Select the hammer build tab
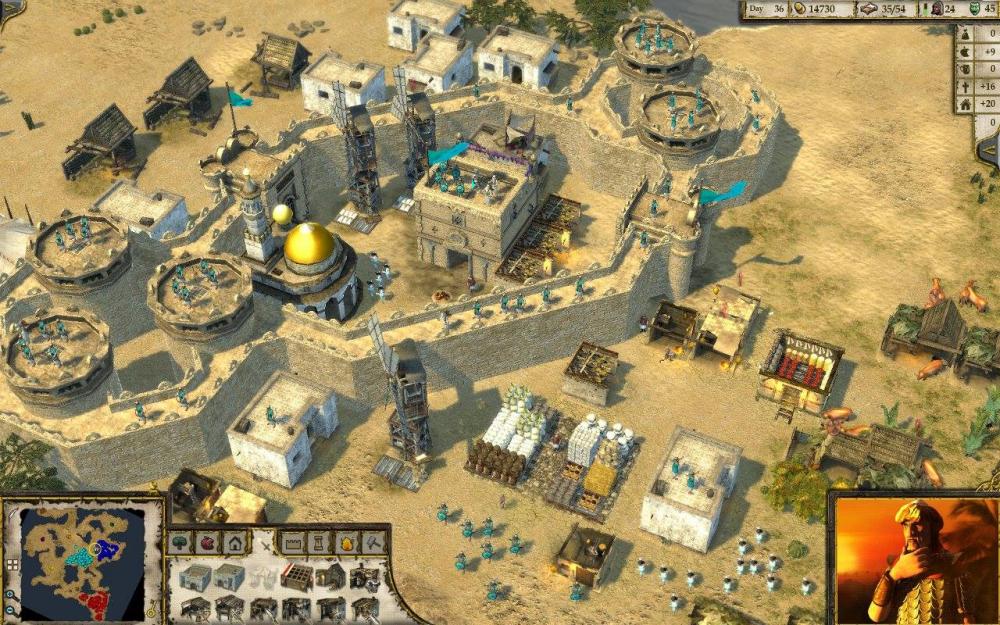The width and height of the screenshot is (1000, 625). [373, 543]
